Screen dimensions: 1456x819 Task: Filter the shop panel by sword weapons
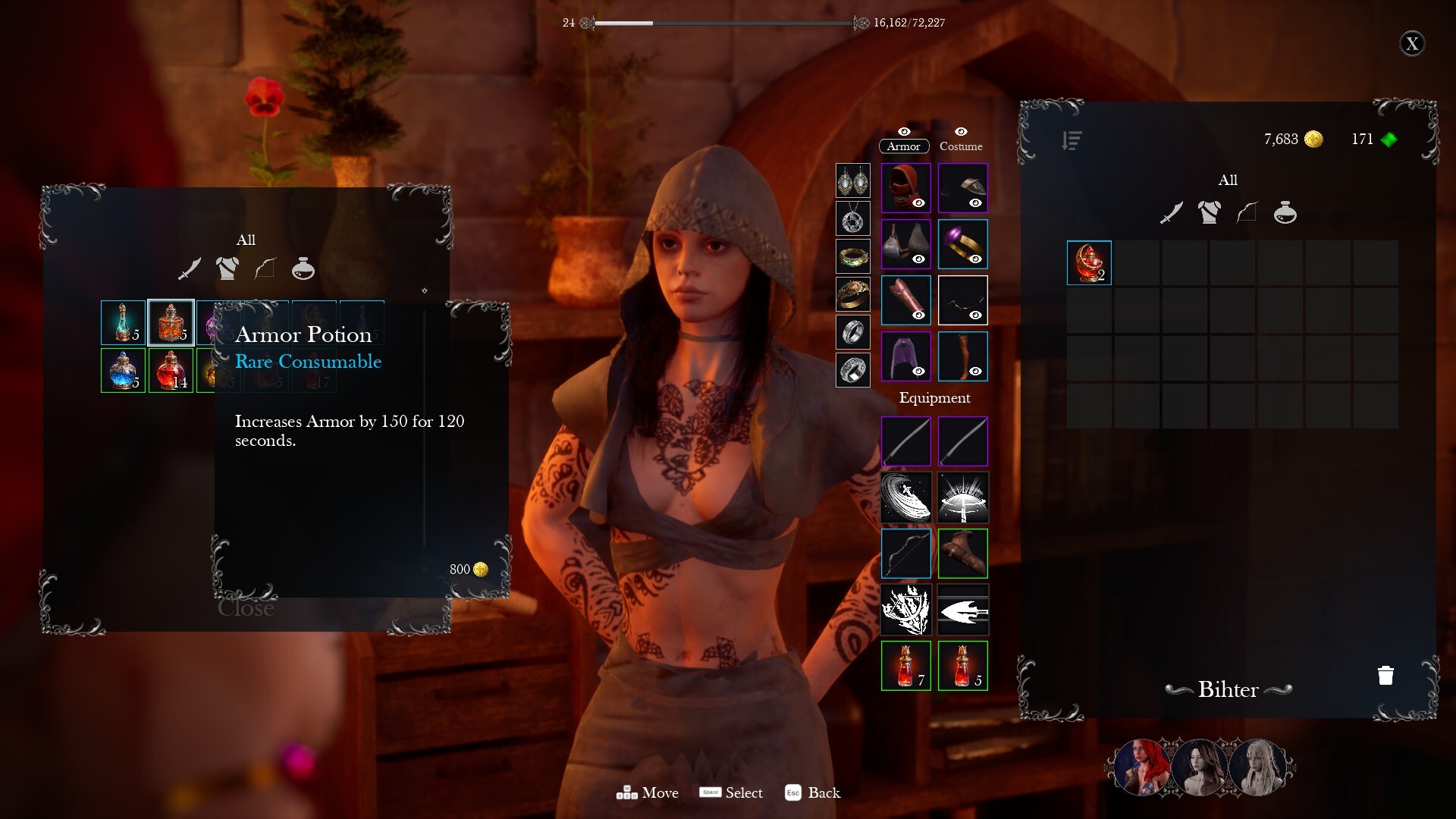pos(190,269)
